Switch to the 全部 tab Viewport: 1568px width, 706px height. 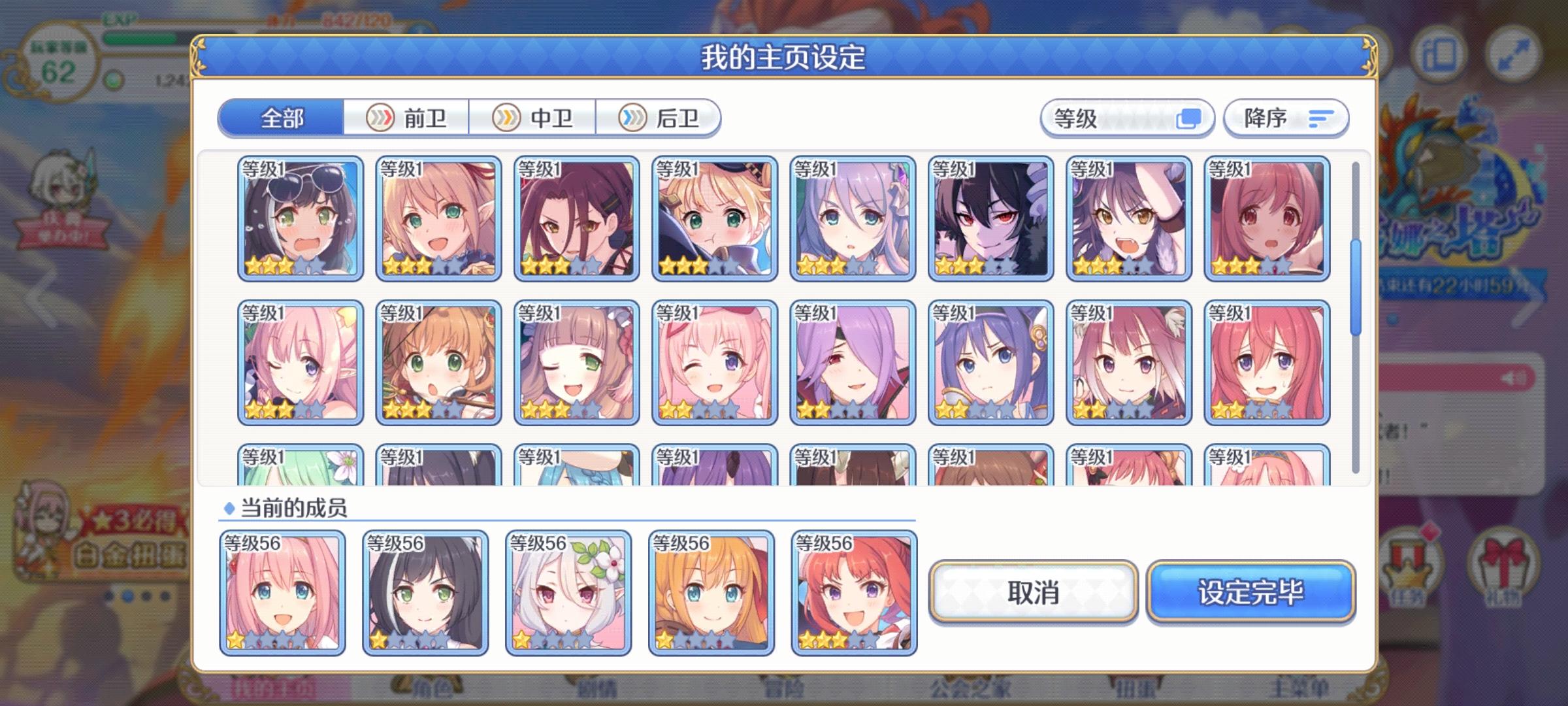pos(281,118)
